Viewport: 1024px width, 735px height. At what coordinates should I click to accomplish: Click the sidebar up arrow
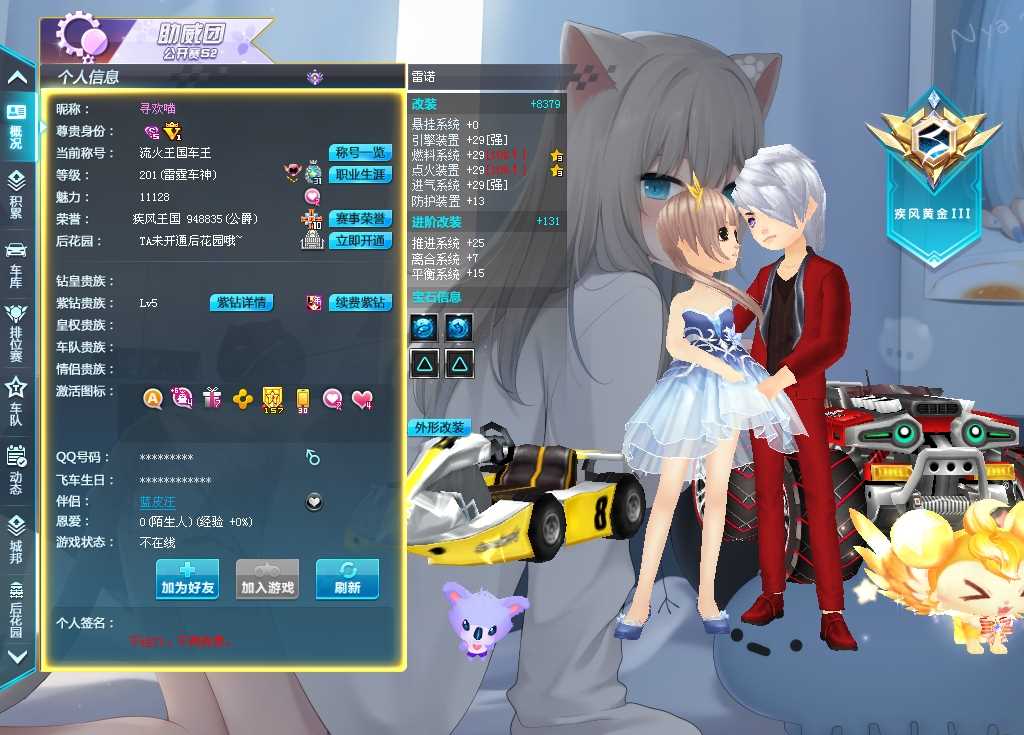point(16,77)
